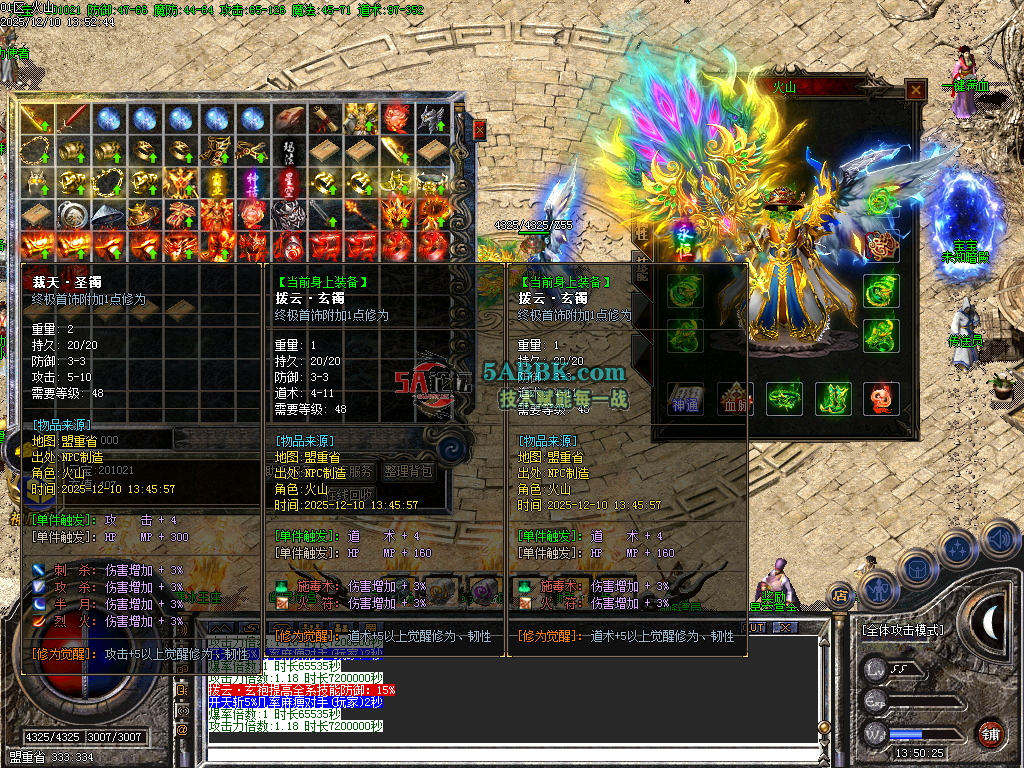Open the character status round button
Viewport: 1024px width, 768px height.
(877, 589)
